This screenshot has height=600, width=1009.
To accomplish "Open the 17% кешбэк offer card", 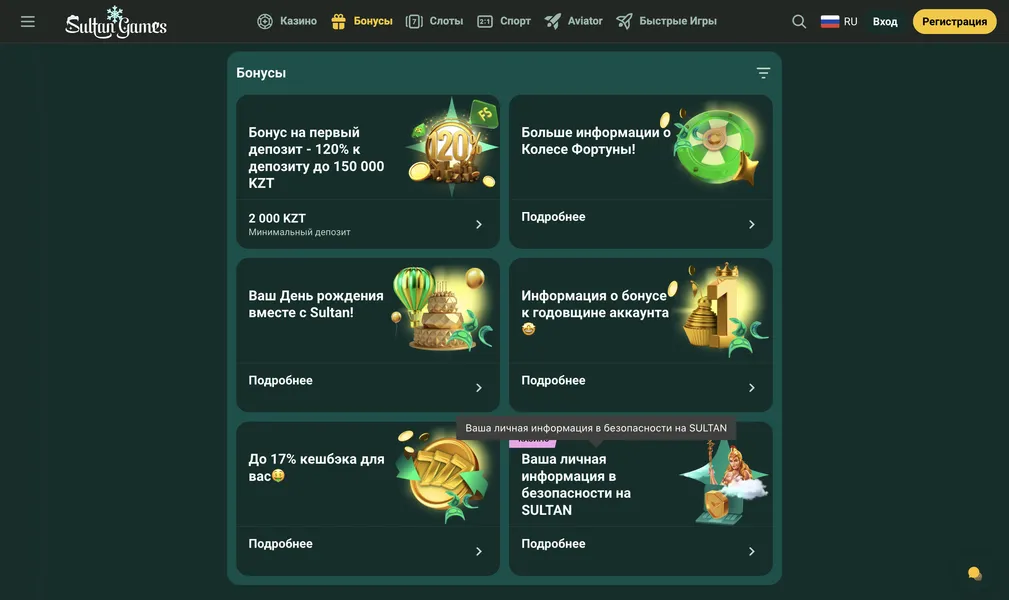I will [367, 499].
